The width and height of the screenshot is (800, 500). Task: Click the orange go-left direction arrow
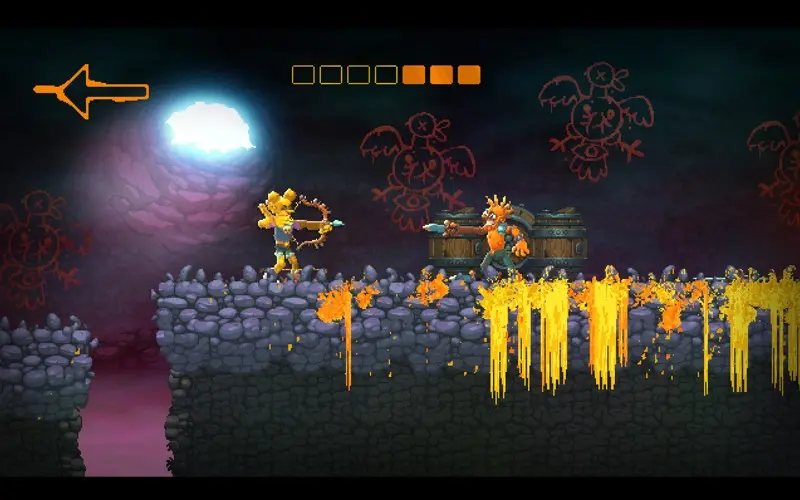(x=90, y=91)
